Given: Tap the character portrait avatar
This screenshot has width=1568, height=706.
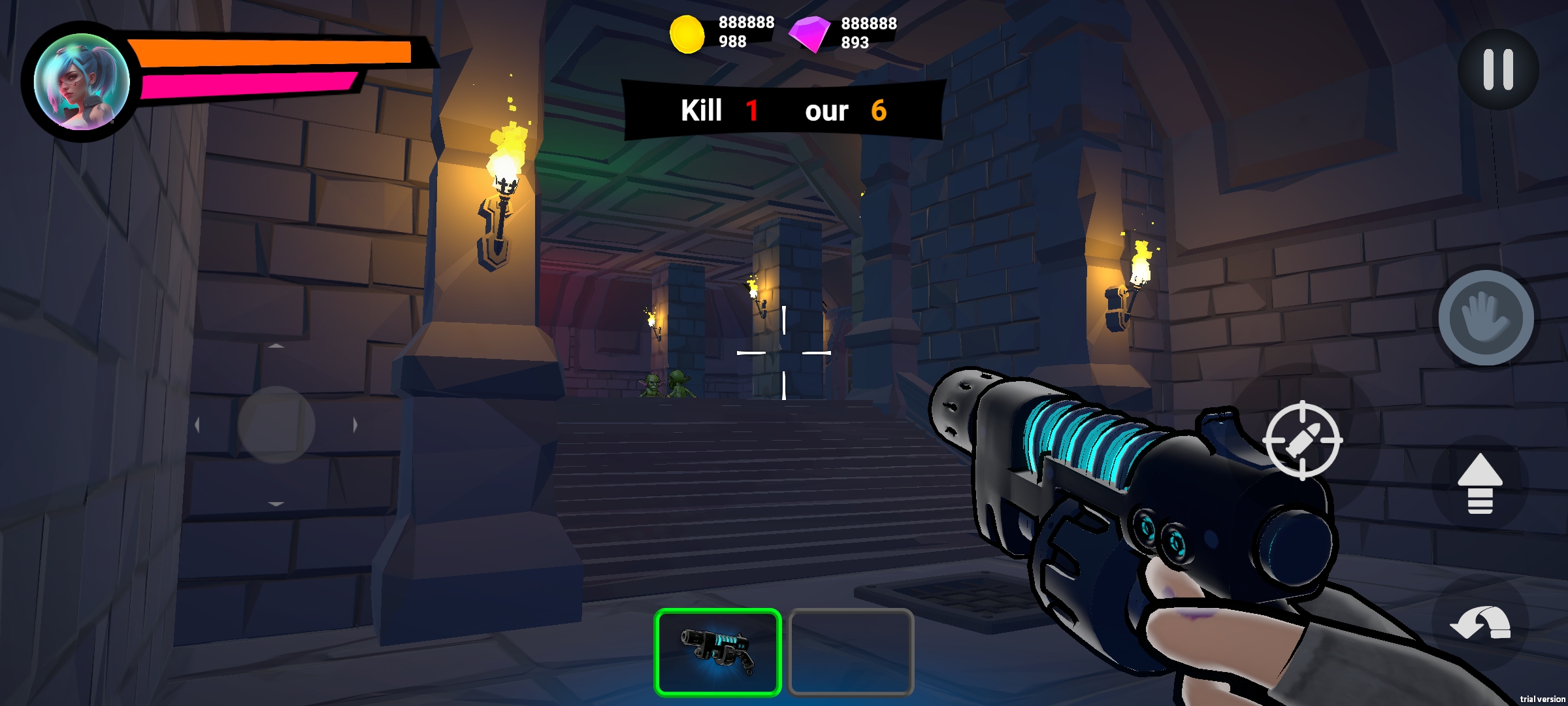Looking at the screenshot, I should 82,82.
